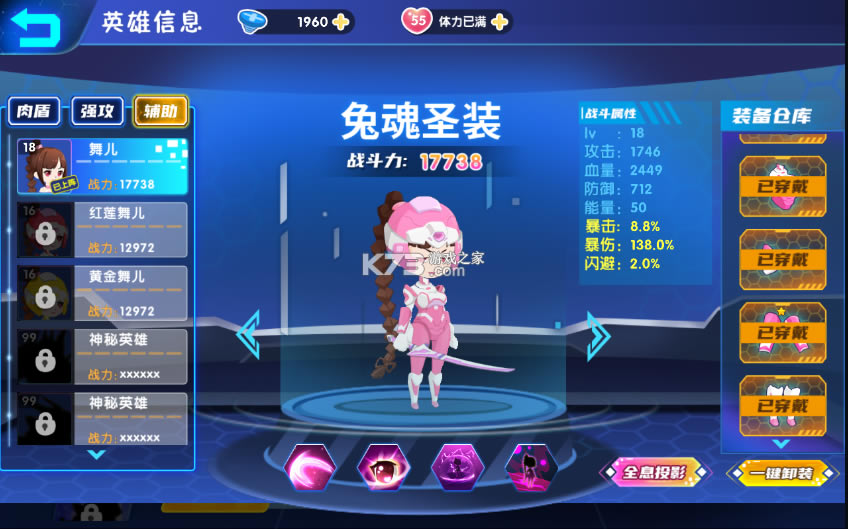Refill stamina with the plus button
The width and height of the screenshot is (848, 529).
(x=499, y=21)
